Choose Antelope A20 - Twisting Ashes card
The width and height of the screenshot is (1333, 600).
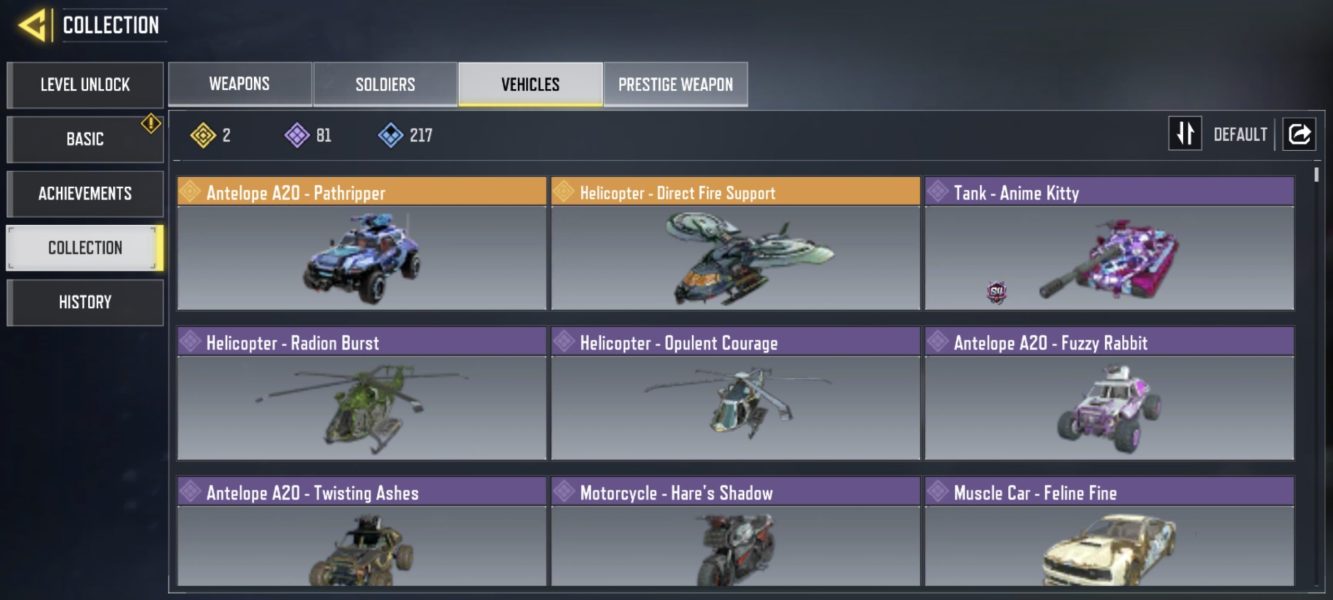tap(362, 532)
